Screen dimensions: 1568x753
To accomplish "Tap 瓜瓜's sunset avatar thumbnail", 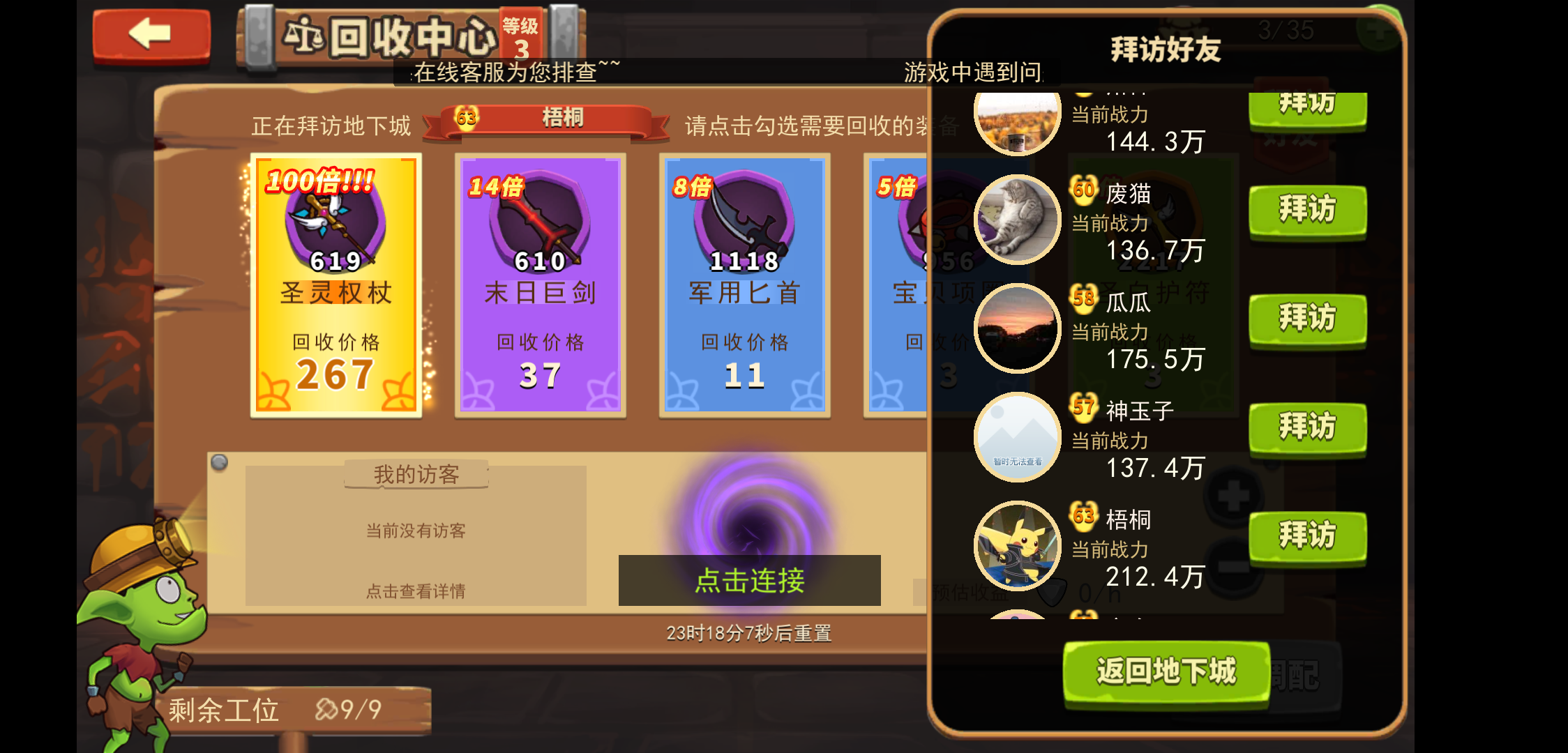I will tap(1017, 326).
